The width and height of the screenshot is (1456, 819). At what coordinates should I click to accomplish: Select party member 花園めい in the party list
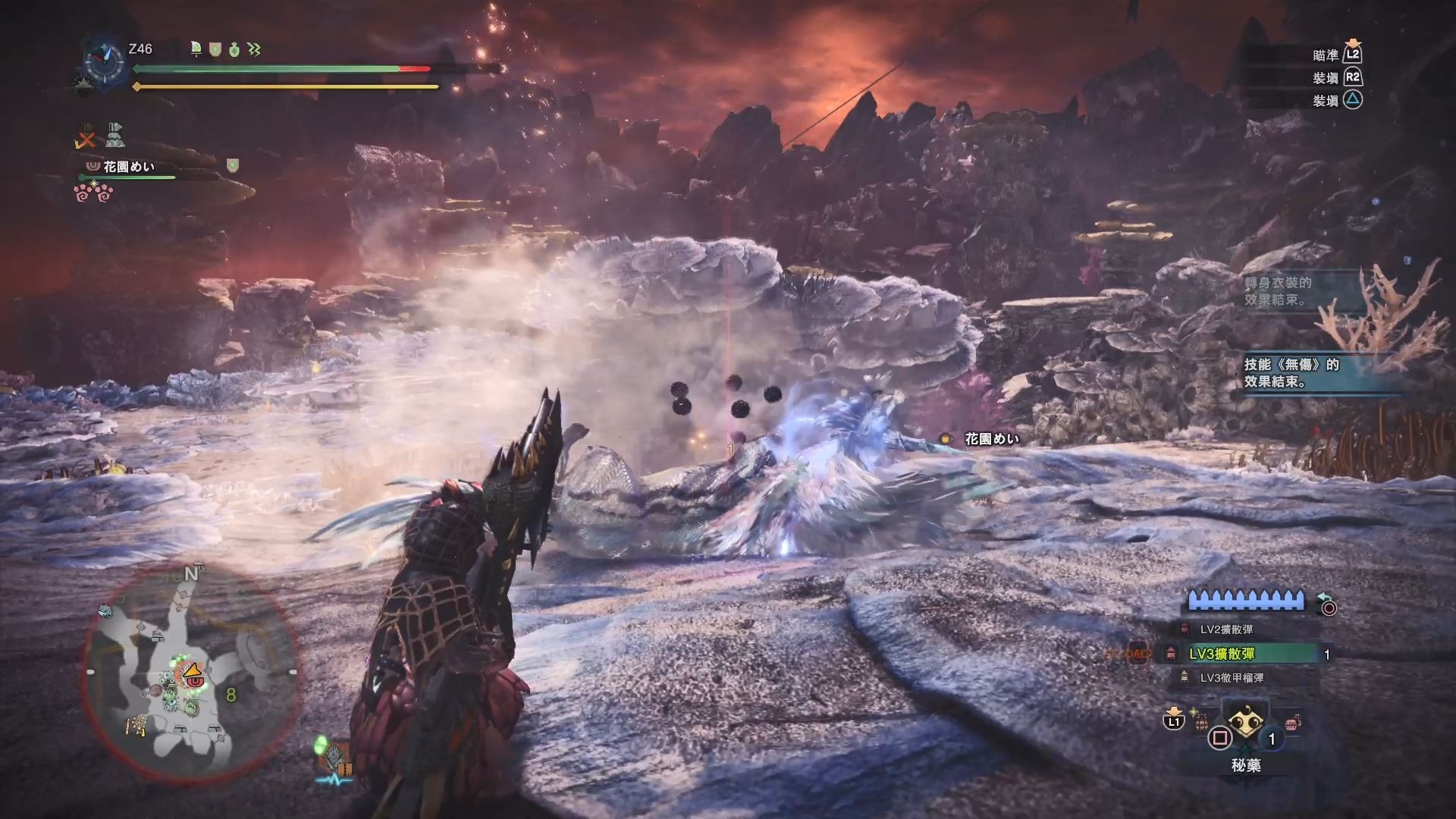tap(128, 166)
